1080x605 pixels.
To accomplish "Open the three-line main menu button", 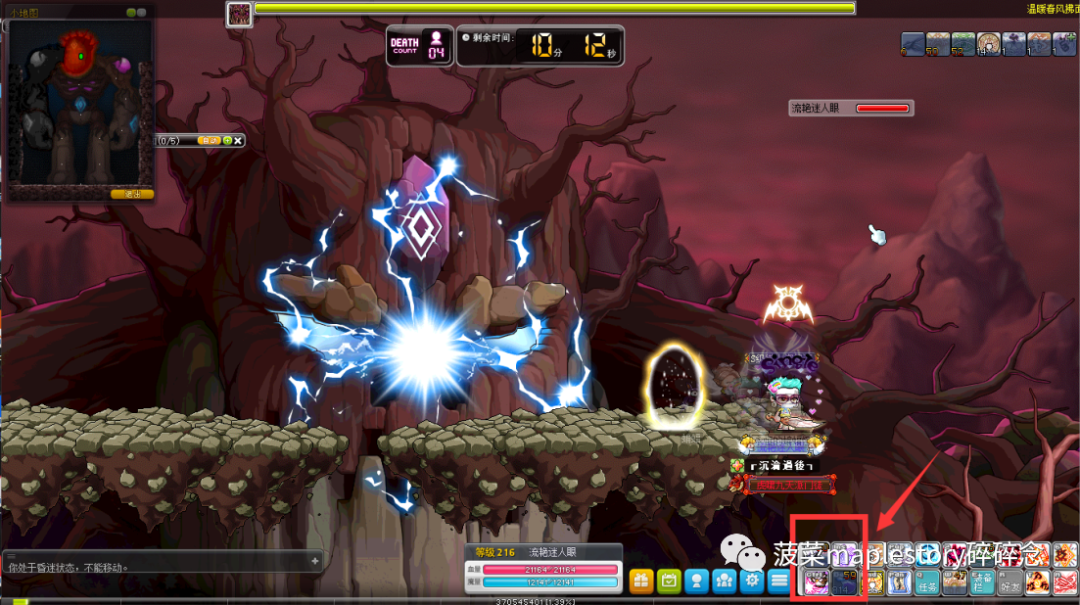I will tap(780, 581).
